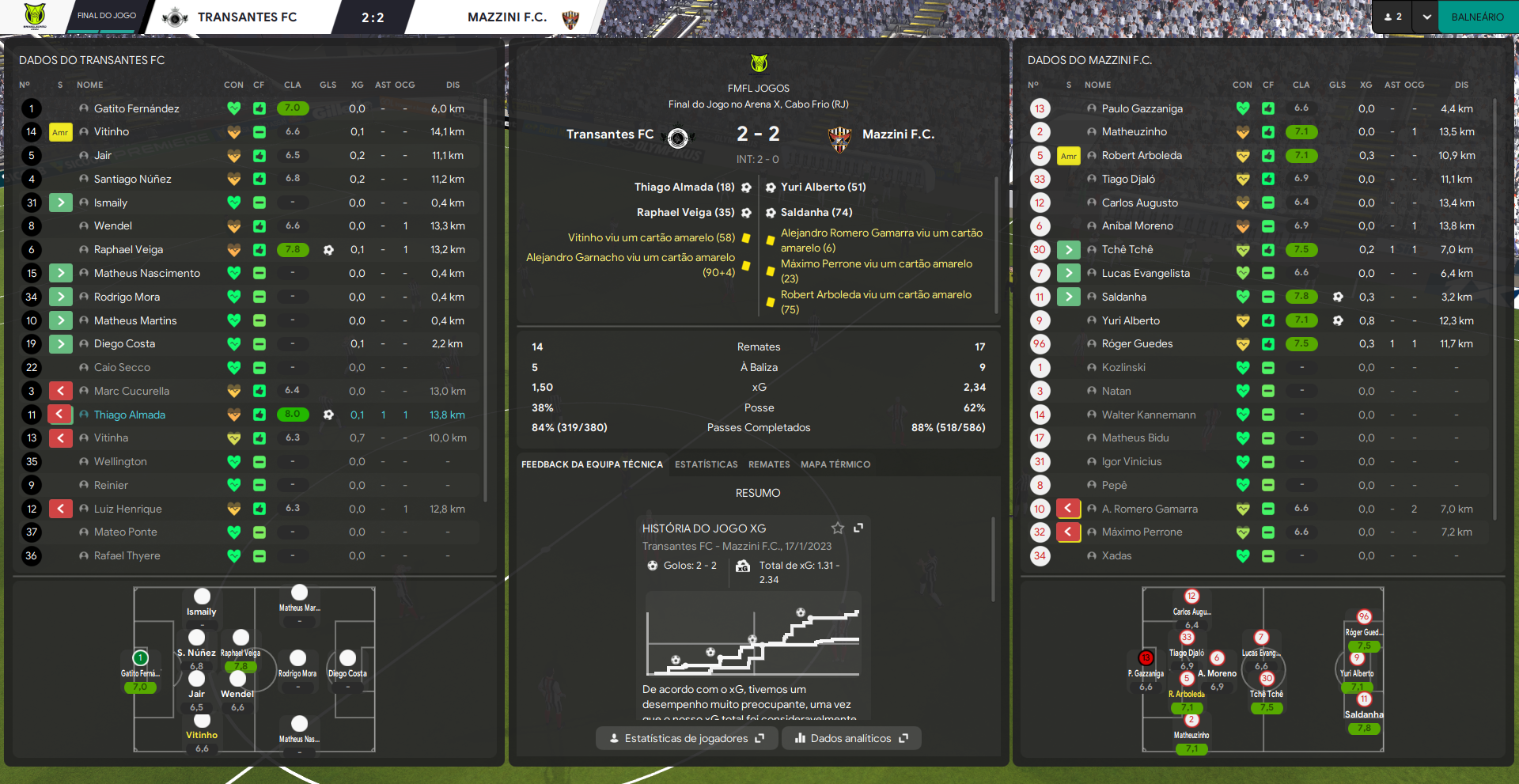
Task: Open Mazzini F.C. from the header bar
Action: (x=507, y=17)
